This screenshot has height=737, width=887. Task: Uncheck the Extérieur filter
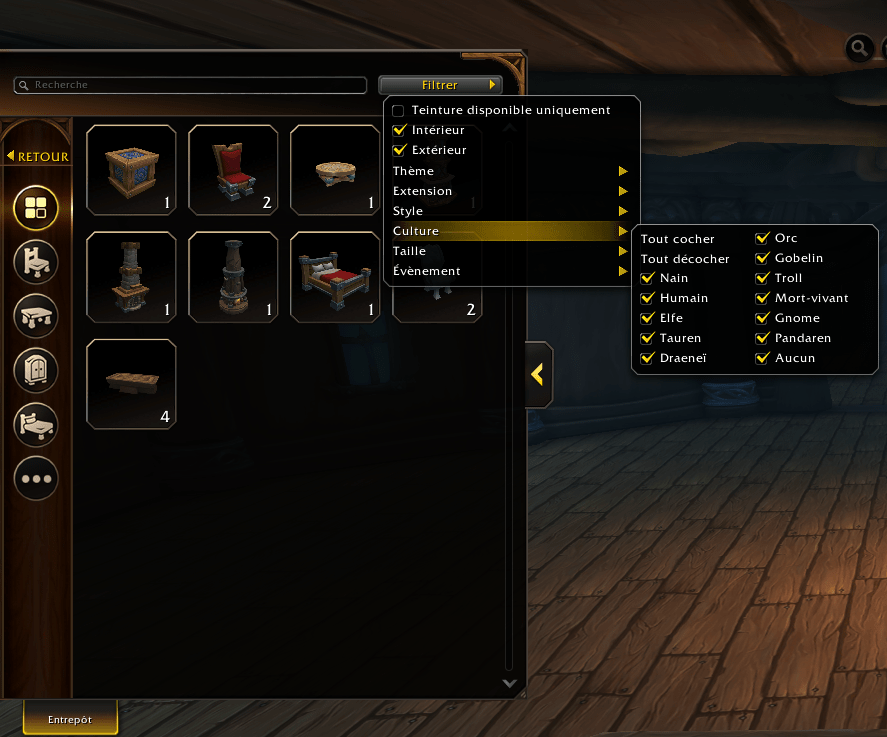(399, 150)
